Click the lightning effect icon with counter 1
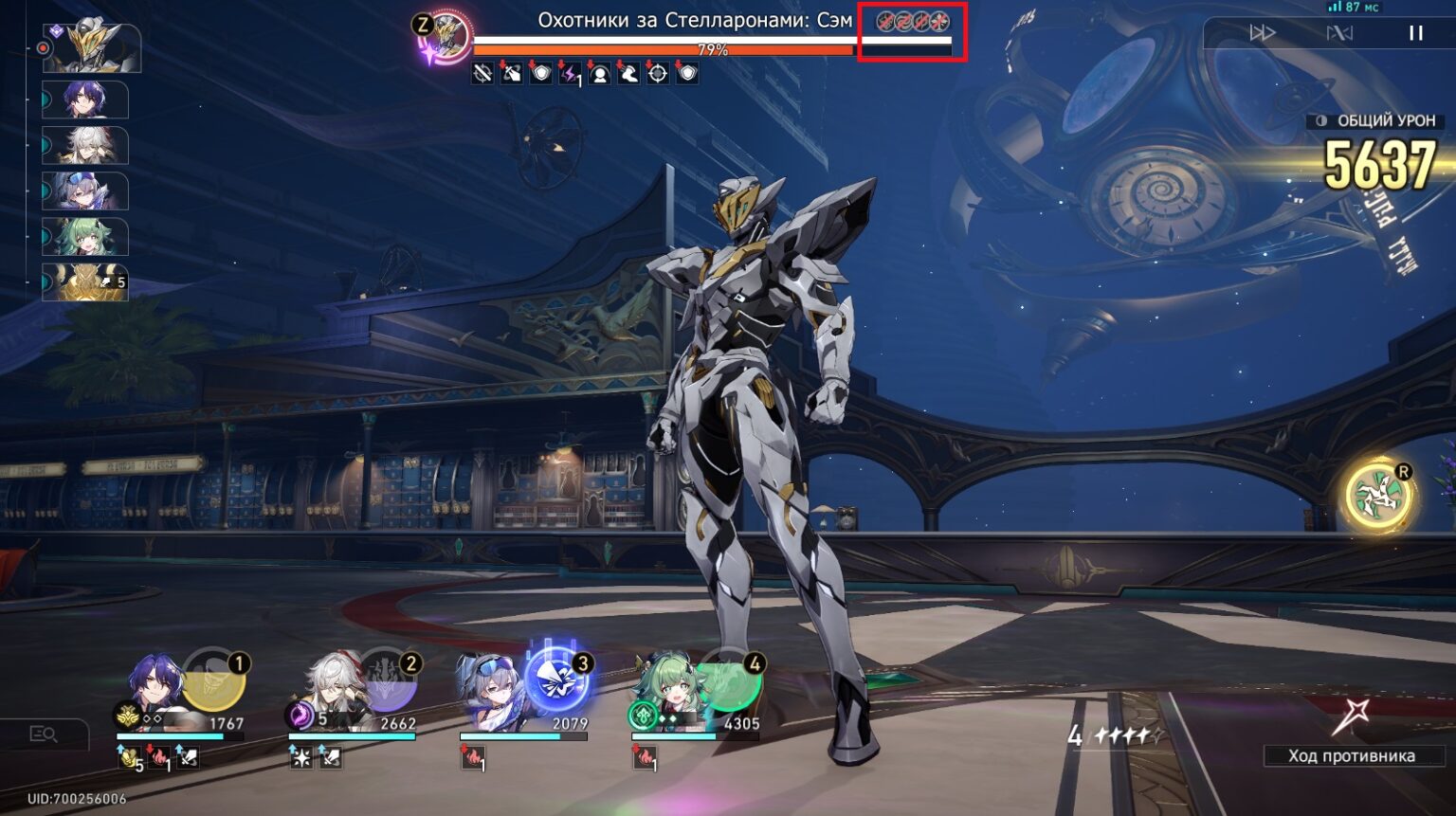This screenshot has height=816, width=1456. (x=569, y=73)
